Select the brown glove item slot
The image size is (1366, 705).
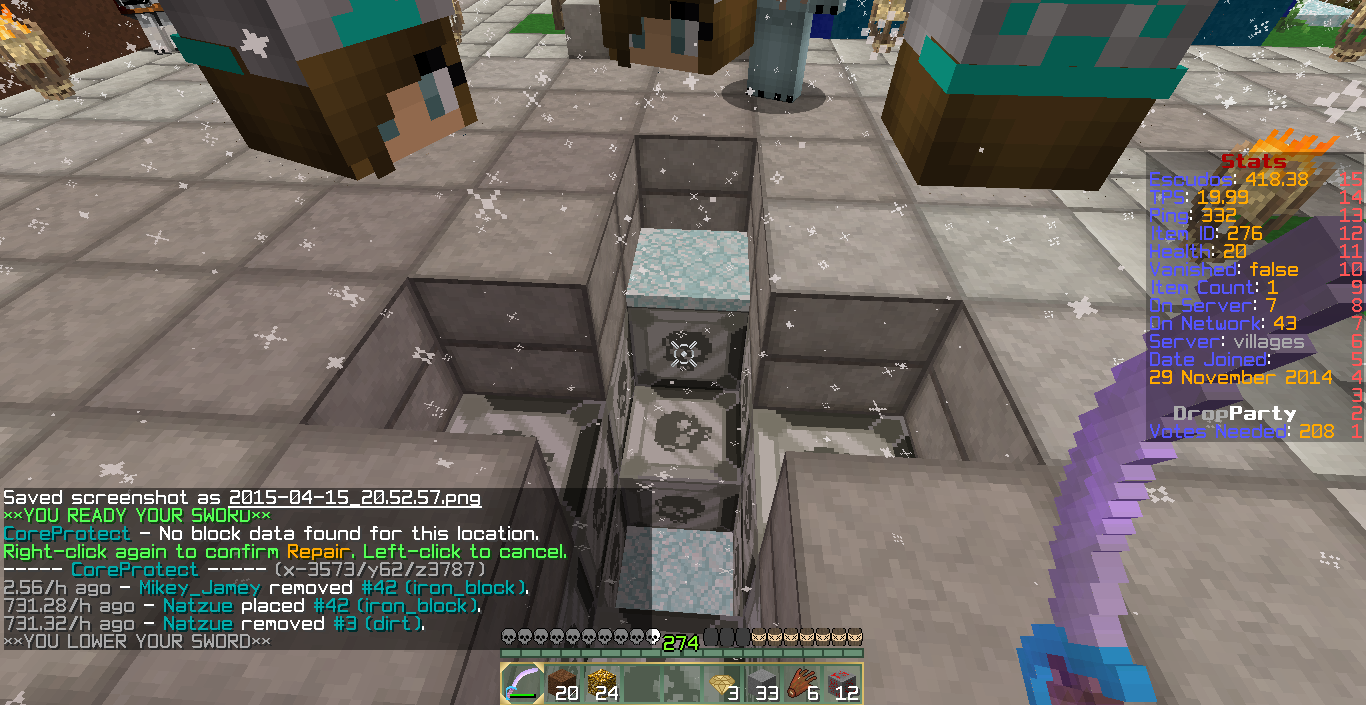803,685
